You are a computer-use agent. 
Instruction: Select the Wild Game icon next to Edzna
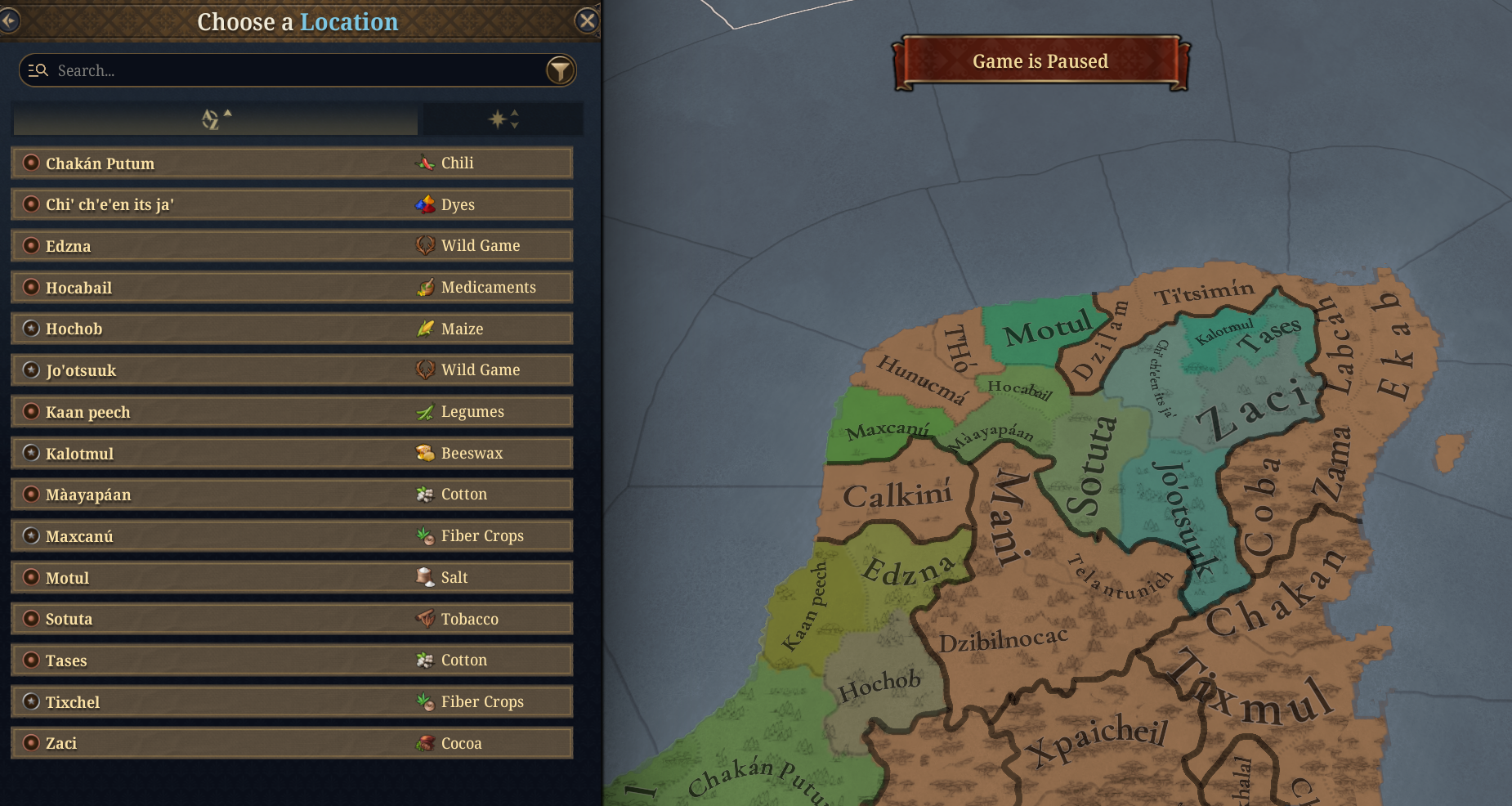click(x=426, y=245)
